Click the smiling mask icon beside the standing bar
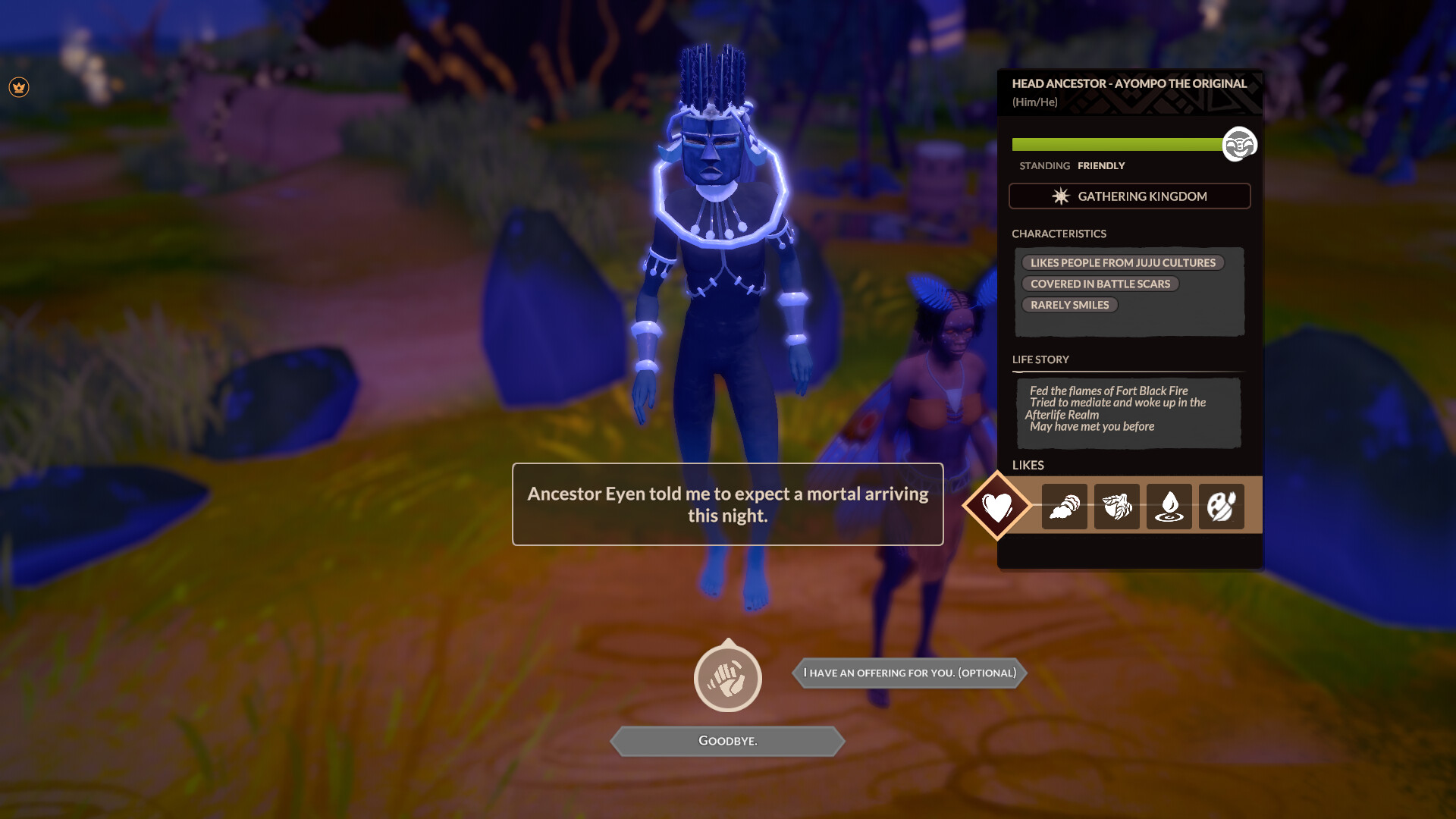The image size is (1456, 819). click(1239, 143)
